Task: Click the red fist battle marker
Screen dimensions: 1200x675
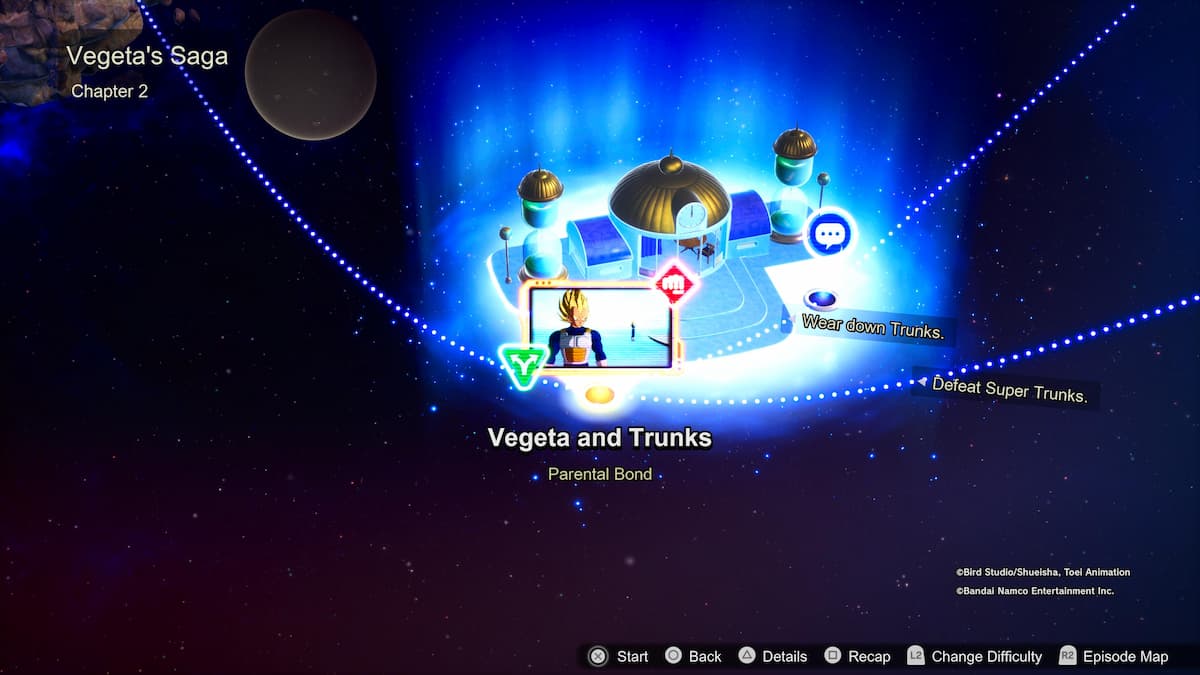Action: (x=675, y=284)
